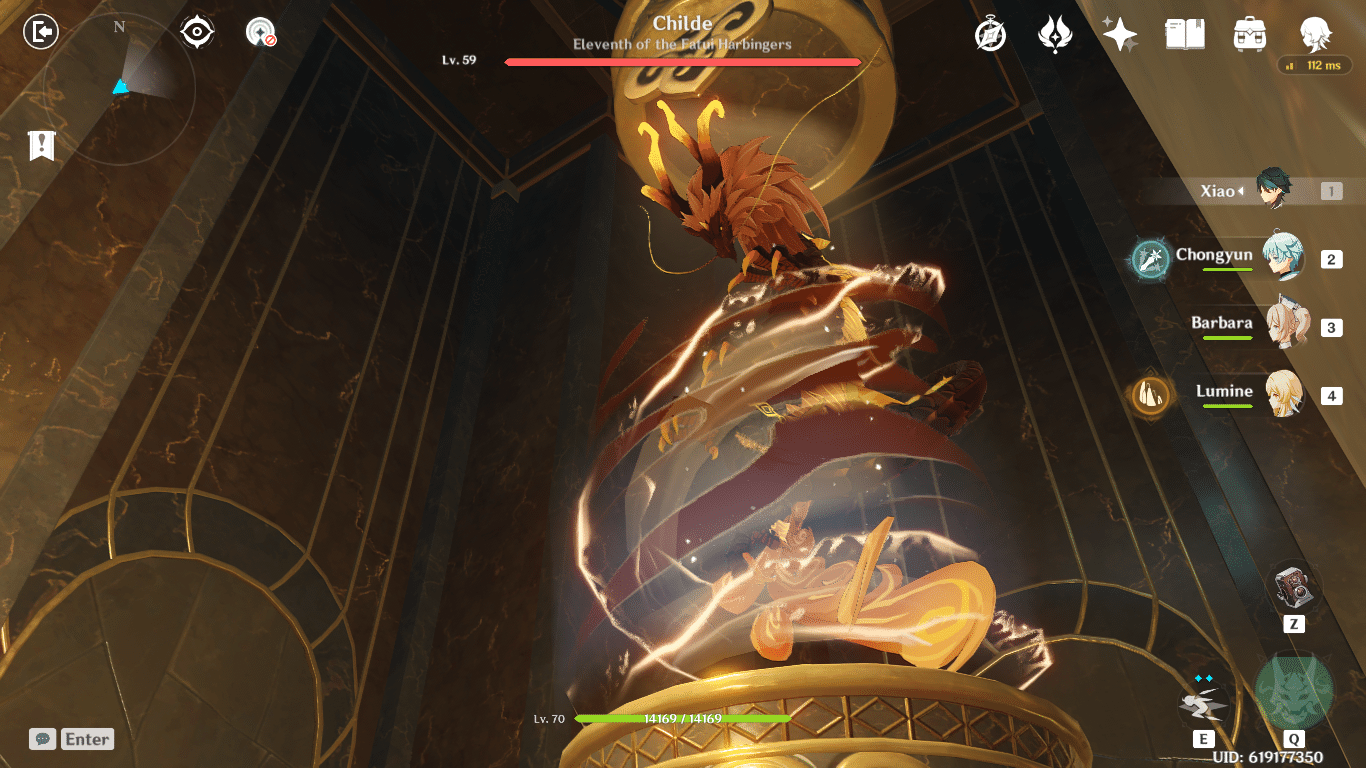Screen dimensions: 1366x768
Task: Open the Character screen via the portrait icon
Action: pyautogui.click(x=1316, y=33)
